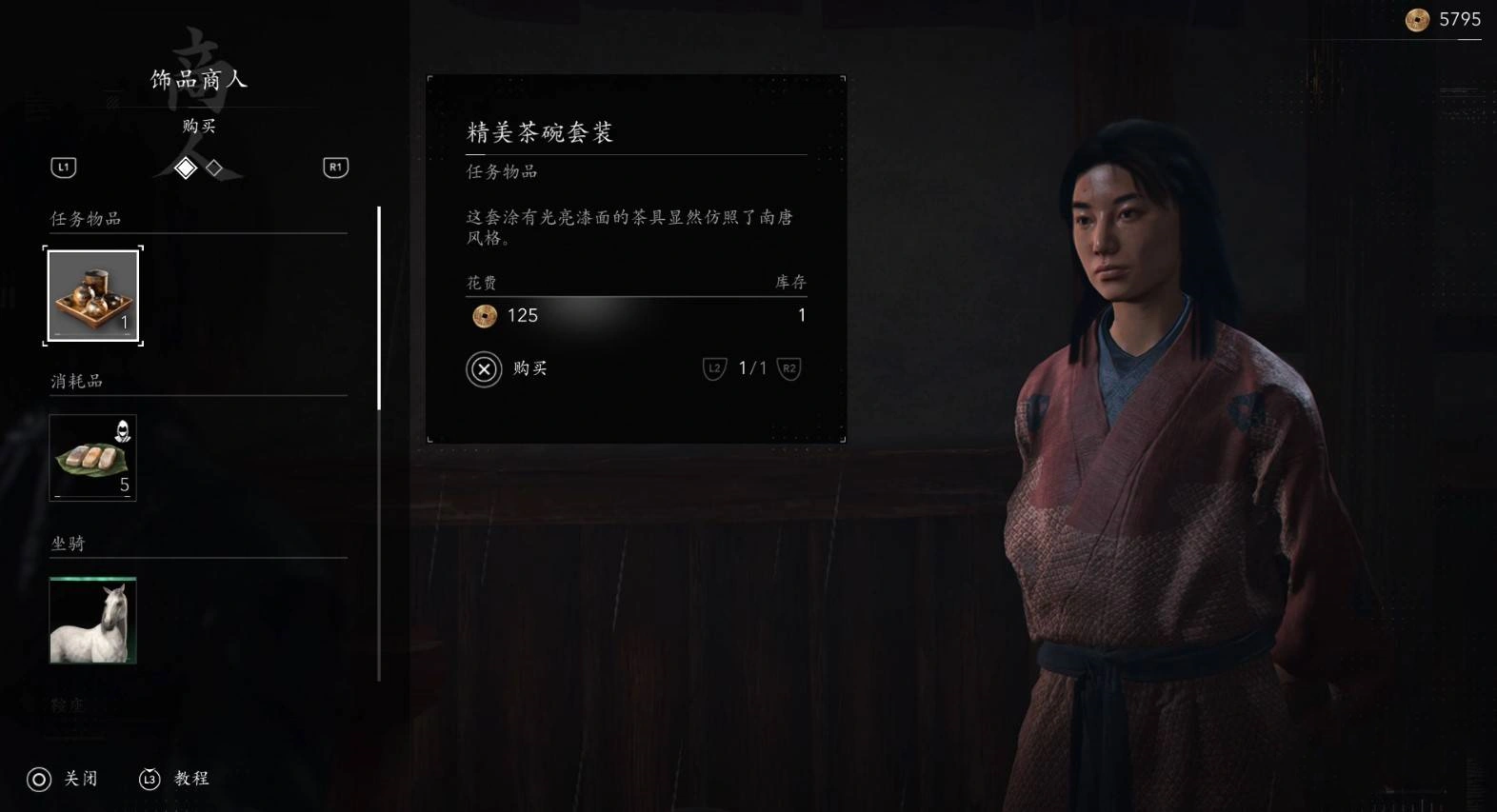This screenshot has width=1497, height=812.
Task: Select the white horse mount
Action: click(92, 620)
